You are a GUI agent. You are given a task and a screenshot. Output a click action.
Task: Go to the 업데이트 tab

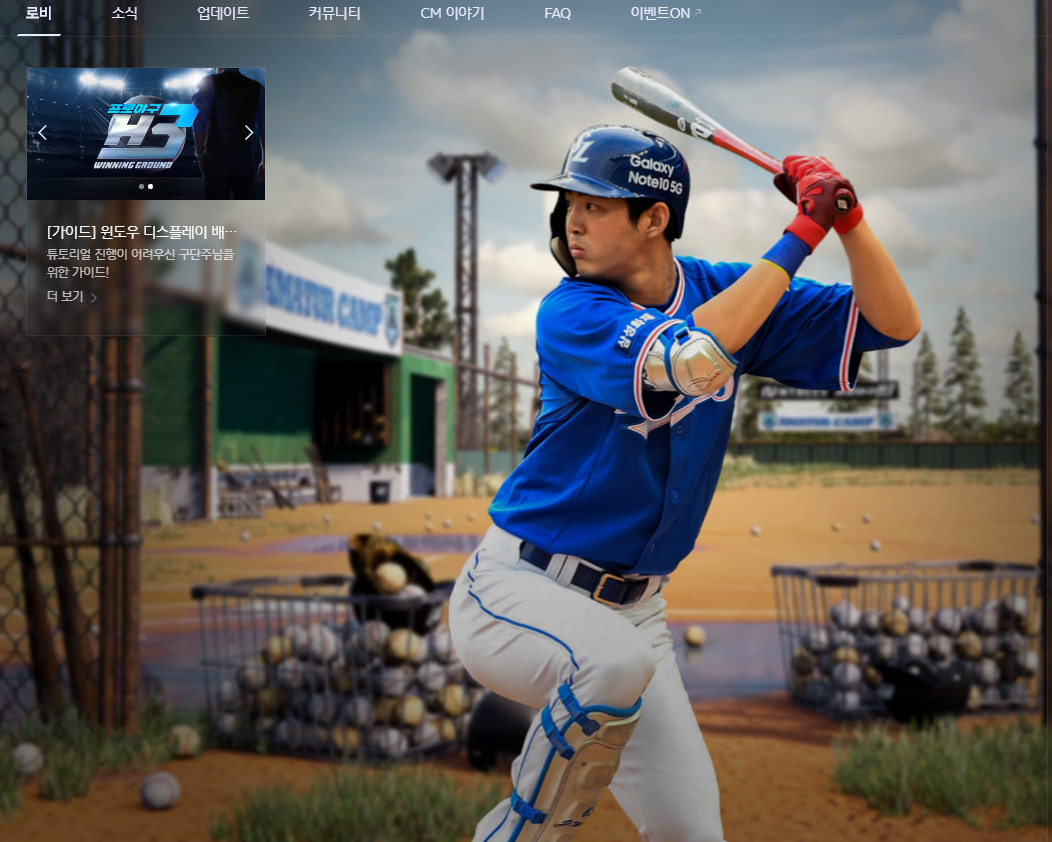[x=223, y=14]
